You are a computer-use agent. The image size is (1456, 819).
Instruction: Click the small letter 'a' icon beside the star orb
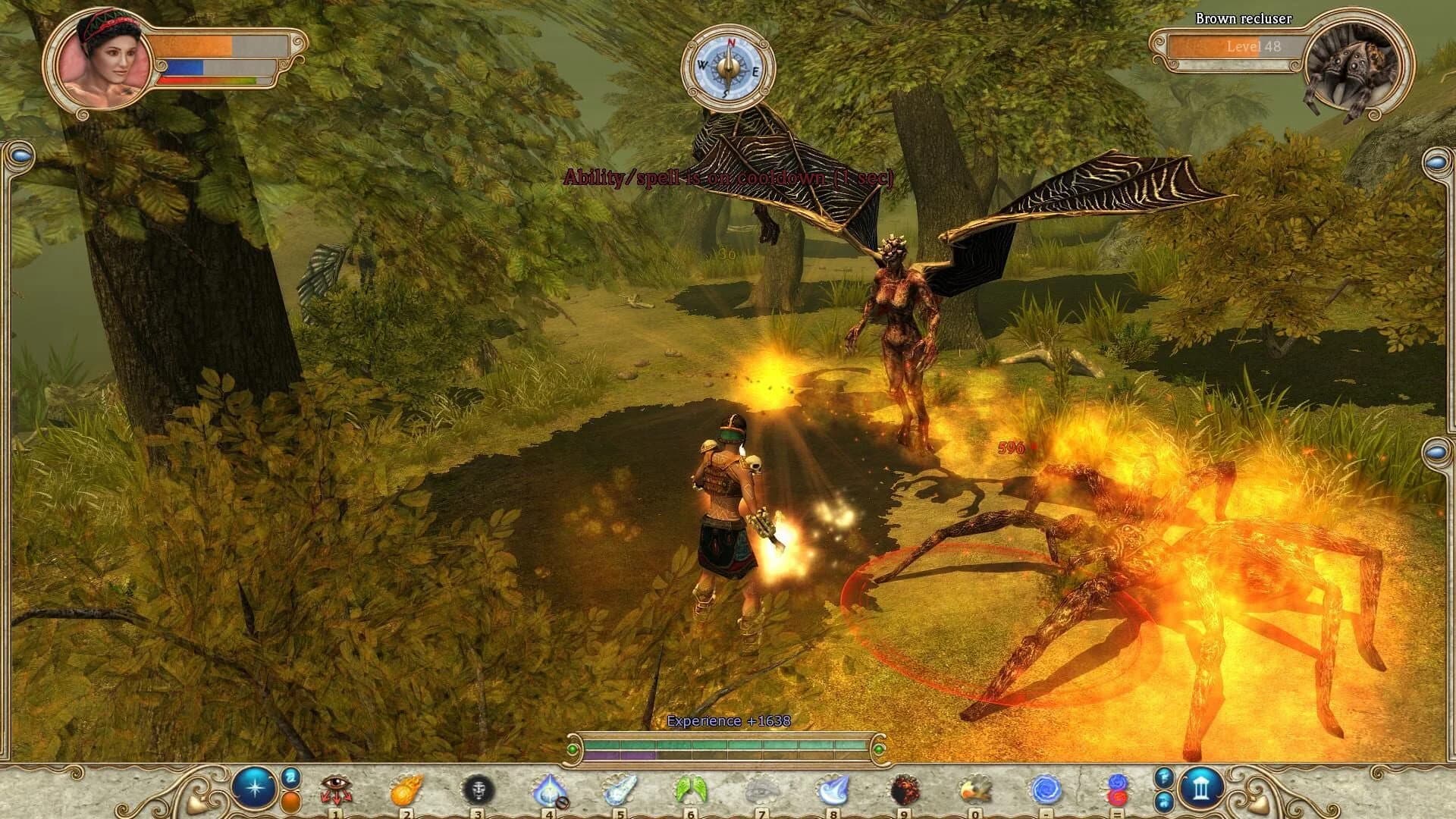point(289,780)
